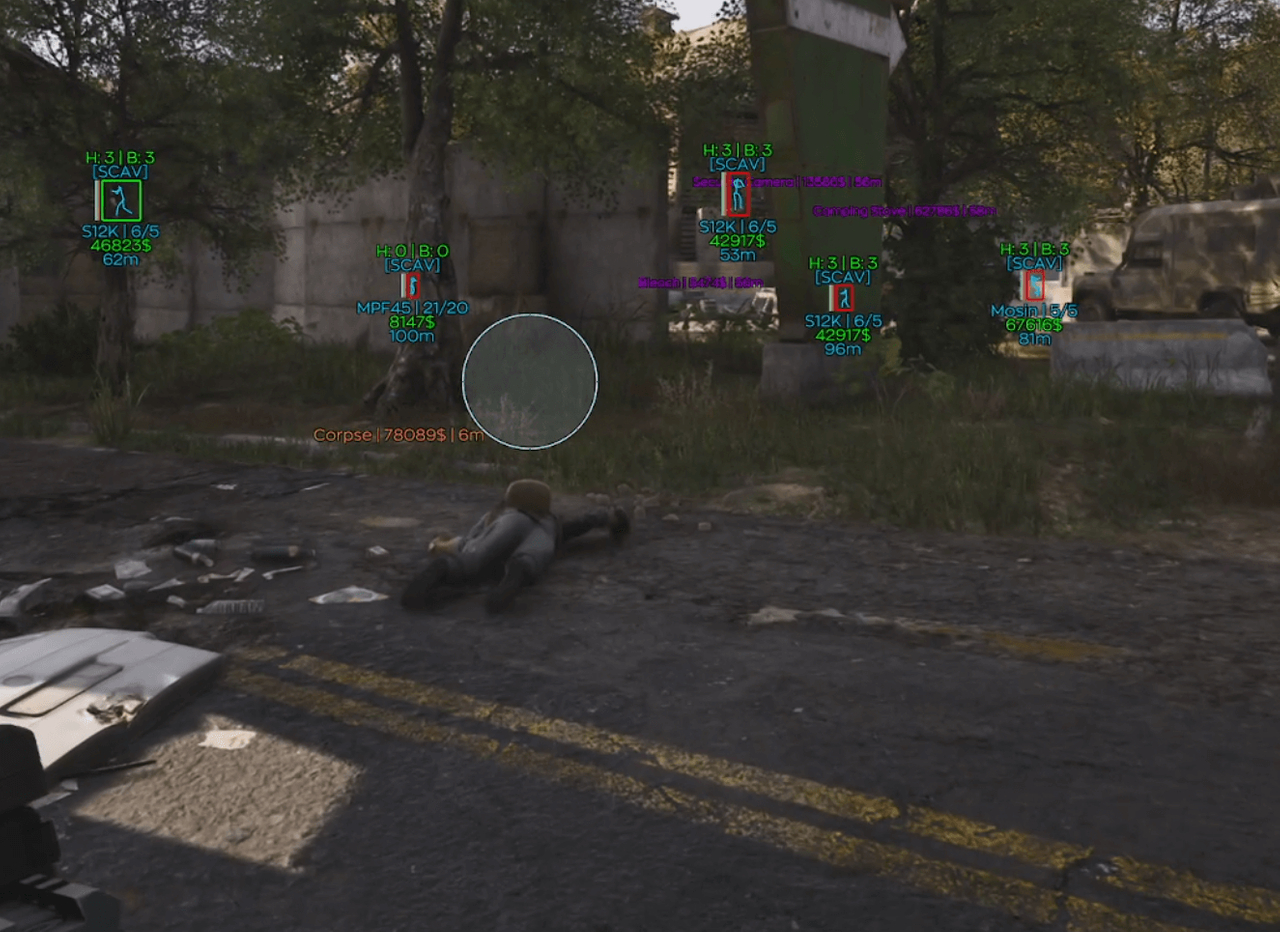The height and width of the screenshot is (932, 1280).
Task: Expand the top-right H: 3 | B: 3 stats
Action: pyautogui.click(x=1034, y=247)
